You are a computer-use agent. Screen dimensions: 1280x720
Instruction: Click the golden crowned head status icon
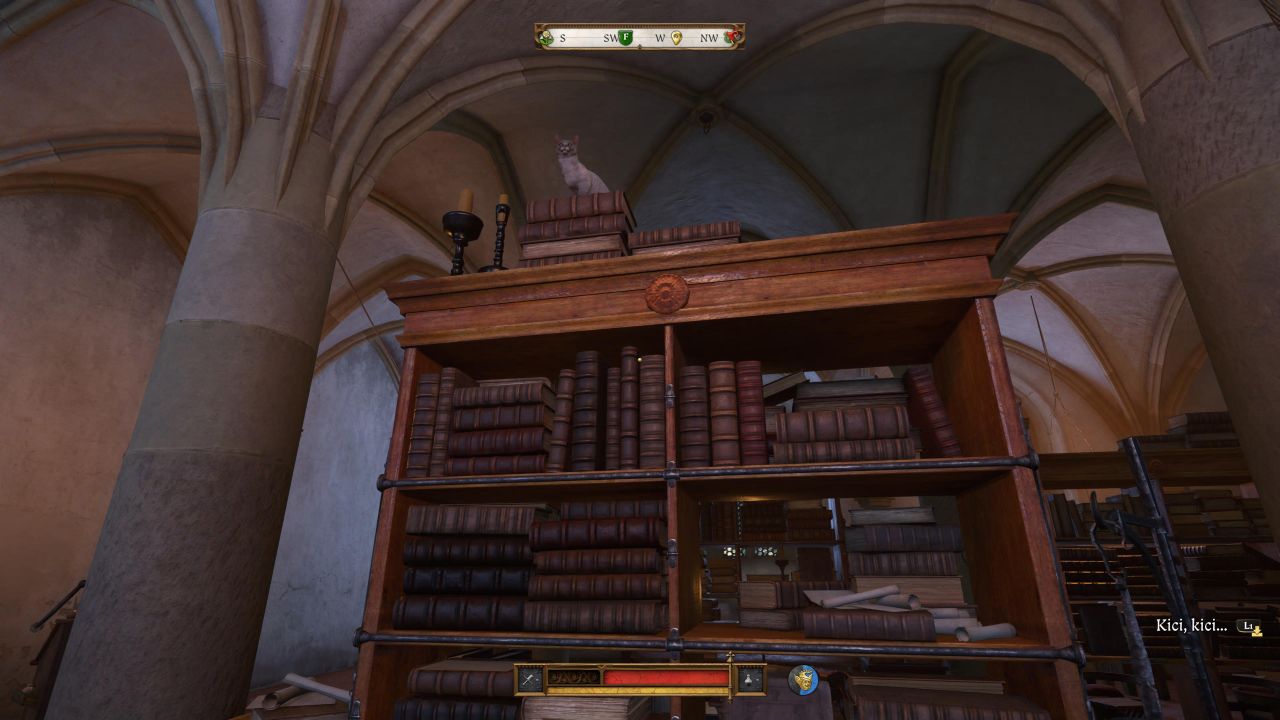pyautogui.click(x=802, y=680)
